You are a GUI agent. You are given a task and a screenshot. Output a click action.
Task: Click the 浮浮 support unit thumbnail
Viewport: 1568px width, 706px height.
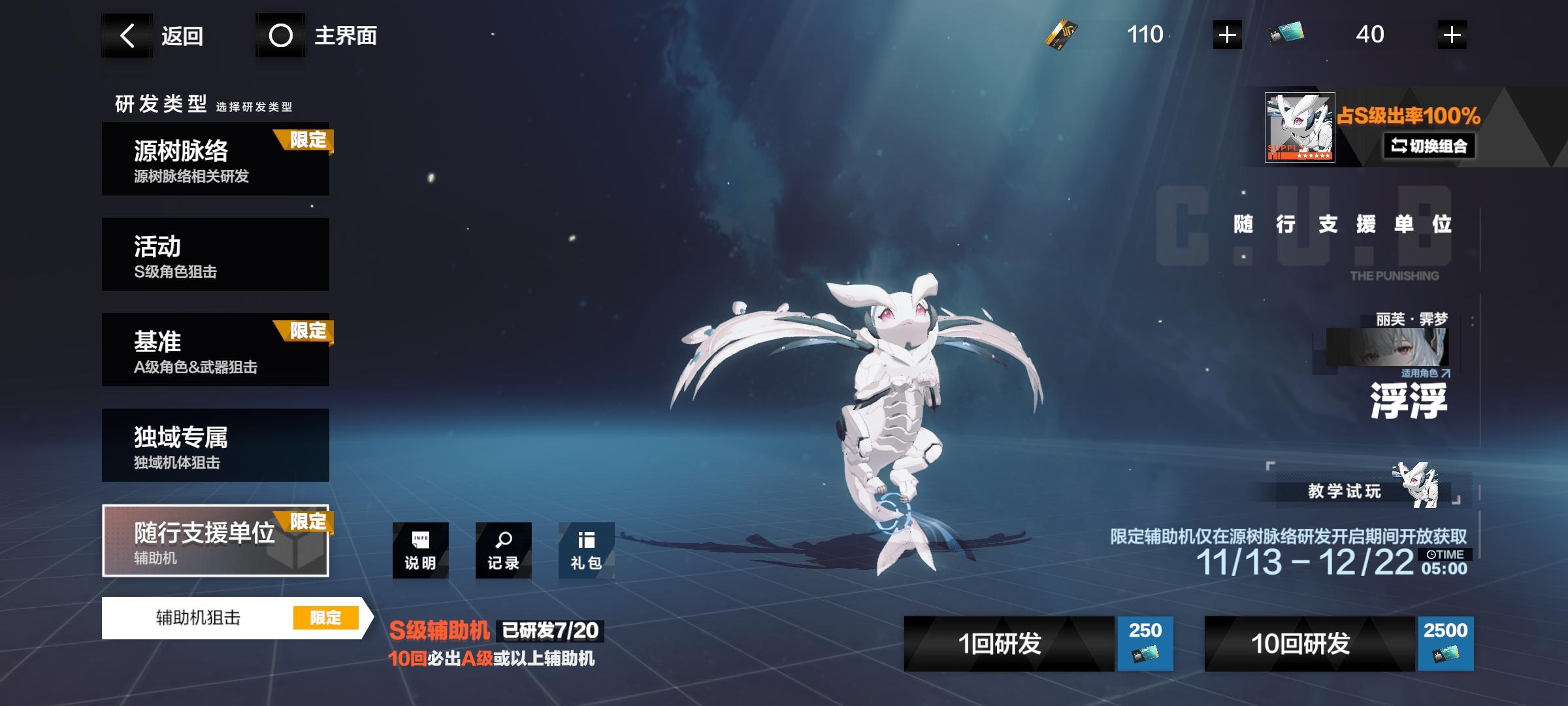click(x=1299, y=127)
